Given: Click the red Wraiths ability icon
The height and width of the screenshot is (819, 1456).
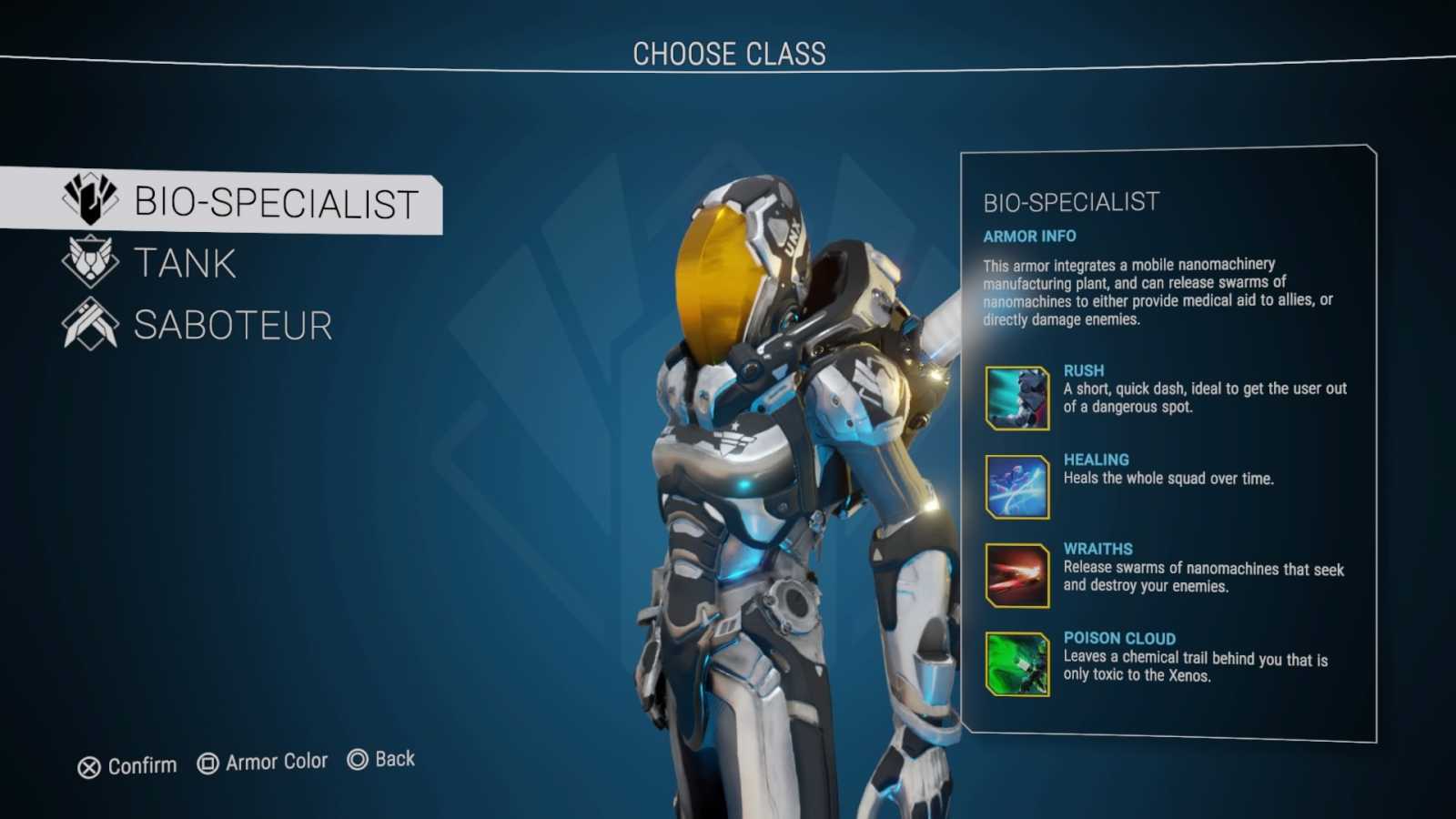Looking at the screenshot, I should 1016,575.
